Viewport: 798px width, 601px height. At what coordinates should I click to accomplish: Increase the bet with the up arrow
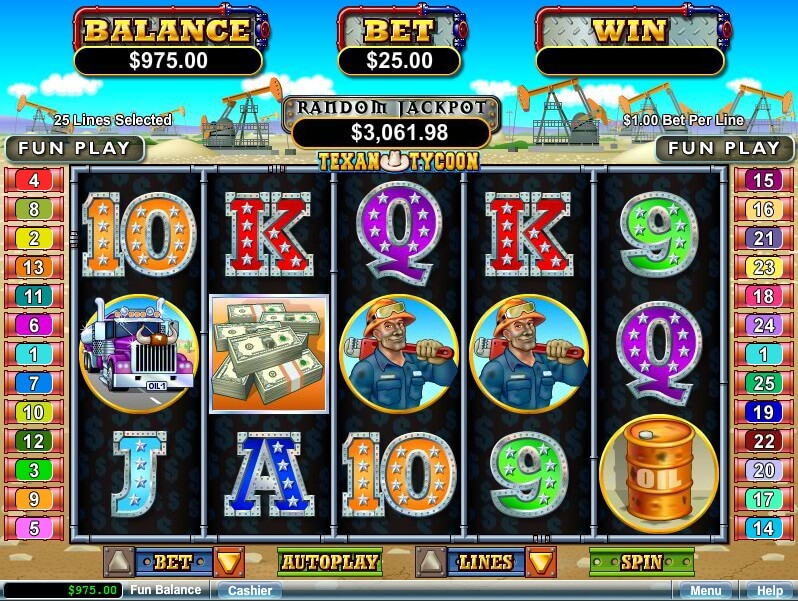117,562
